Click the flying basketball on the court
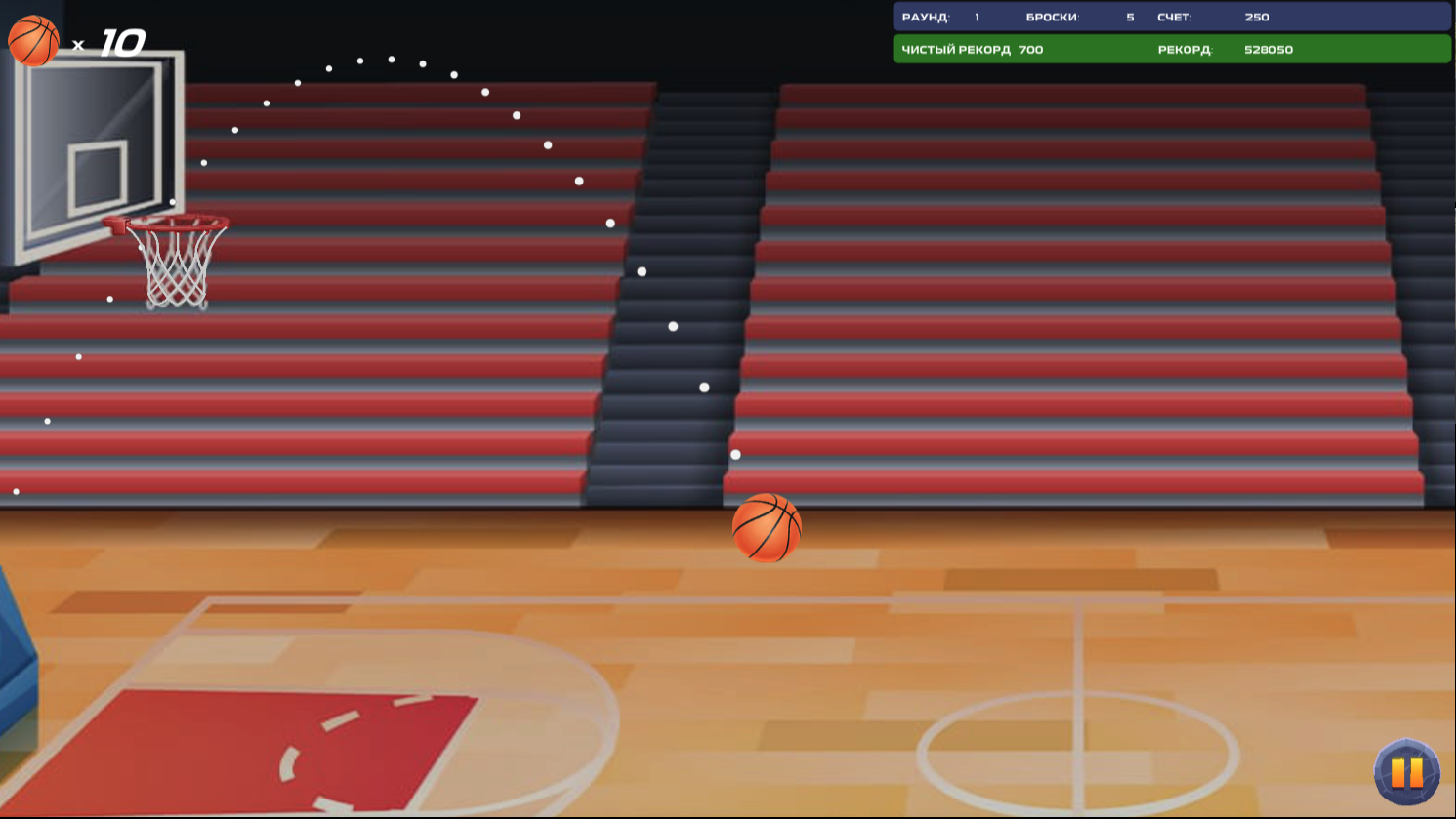The width and height of the screenshot is (1456, 819). tap(768, 530)
